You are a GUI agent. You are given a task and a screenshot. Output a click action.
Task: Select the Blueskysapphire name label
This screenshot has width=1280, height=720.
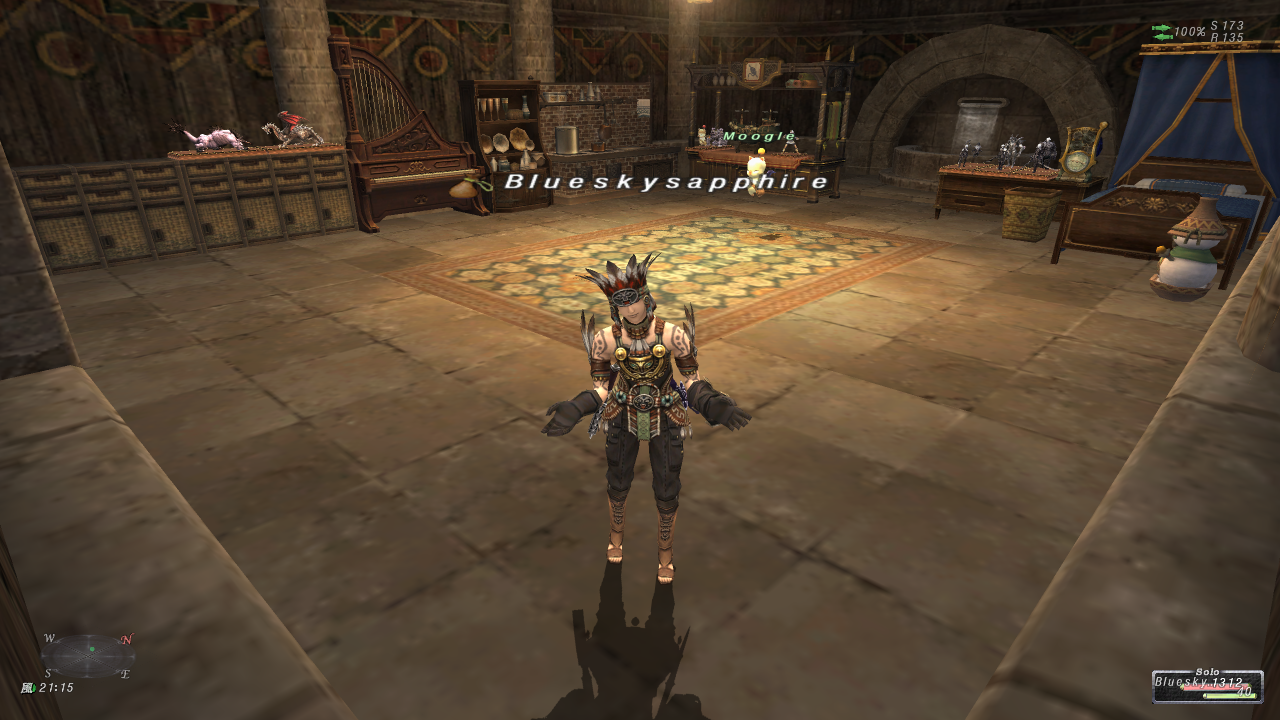pyautogui.click(x=667, y=181)
